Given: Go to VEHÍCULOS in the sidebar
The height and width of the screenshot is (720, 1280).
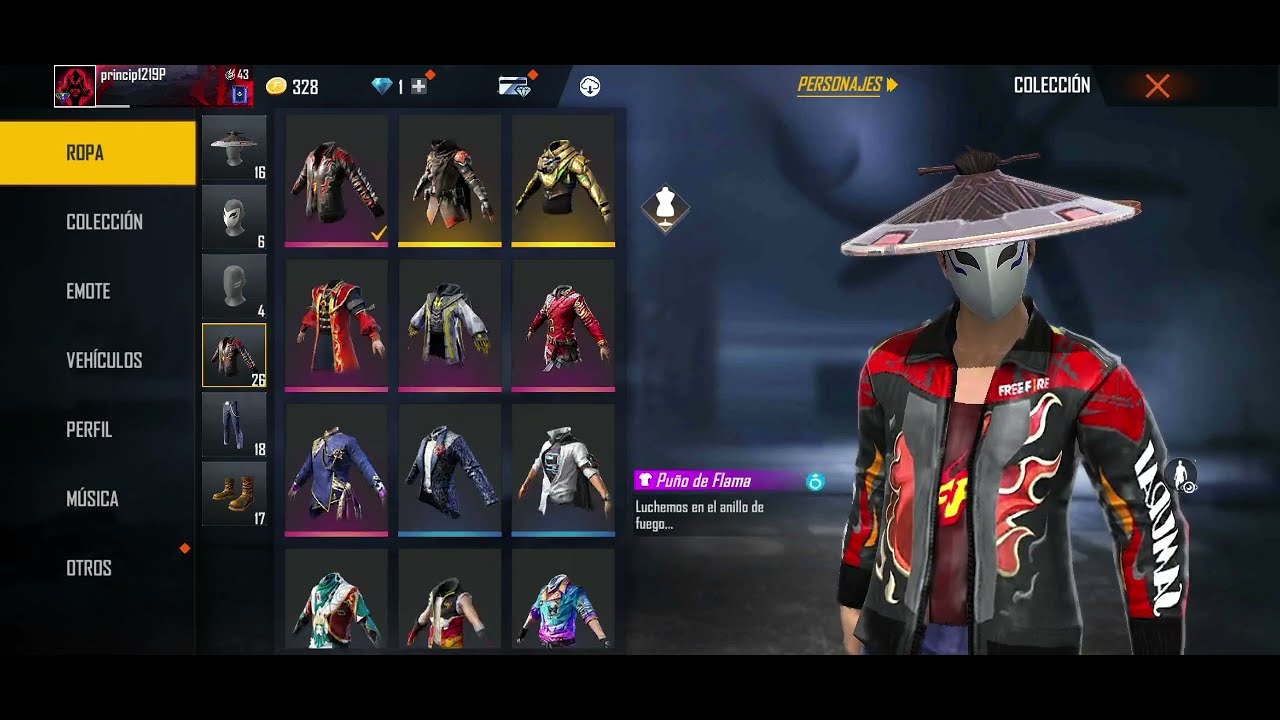Looking at the screenshot, I should click(104, 360).
